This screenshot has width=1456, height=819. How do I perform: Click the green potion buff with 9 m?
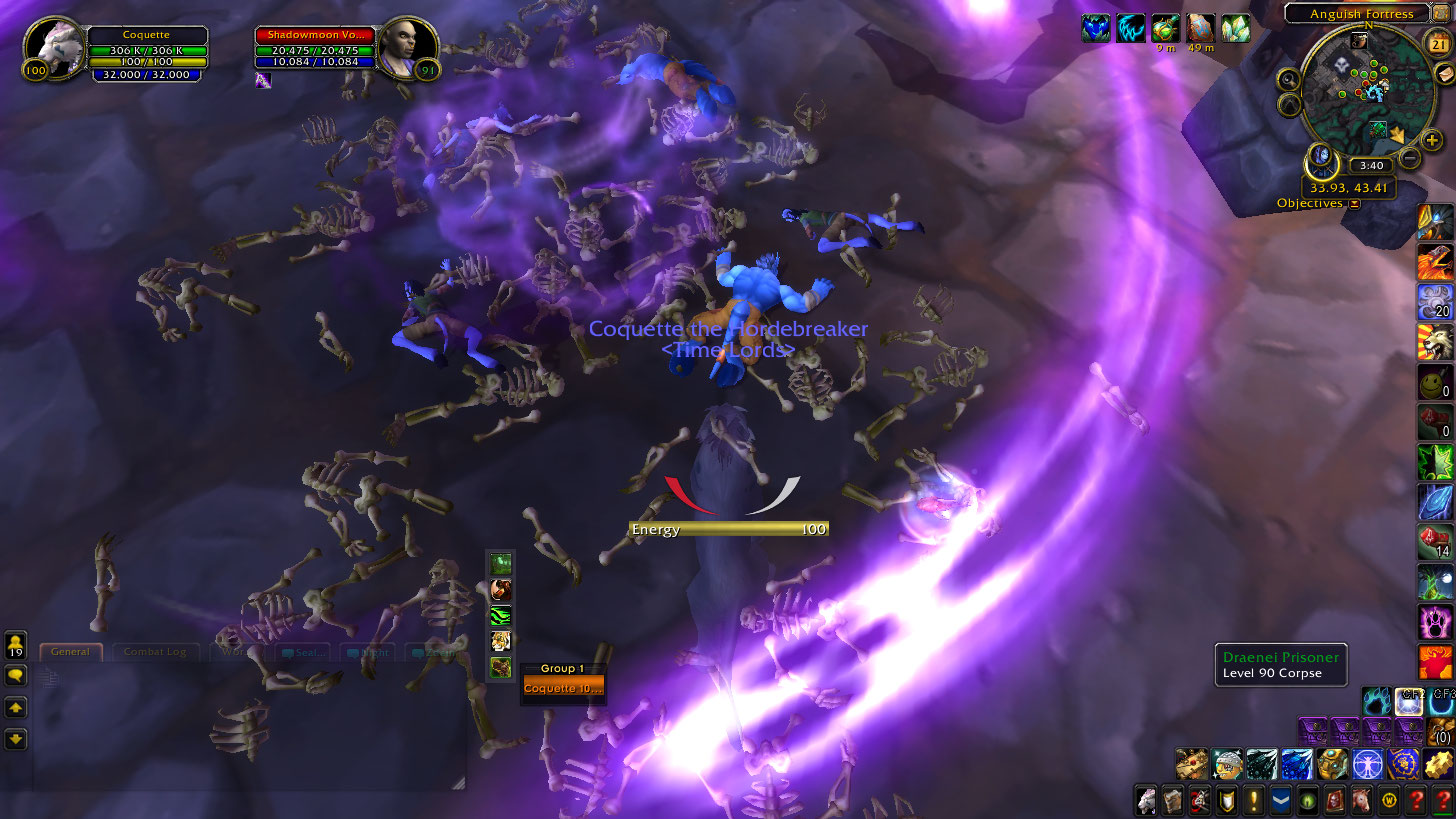[x=1165, y=28]
